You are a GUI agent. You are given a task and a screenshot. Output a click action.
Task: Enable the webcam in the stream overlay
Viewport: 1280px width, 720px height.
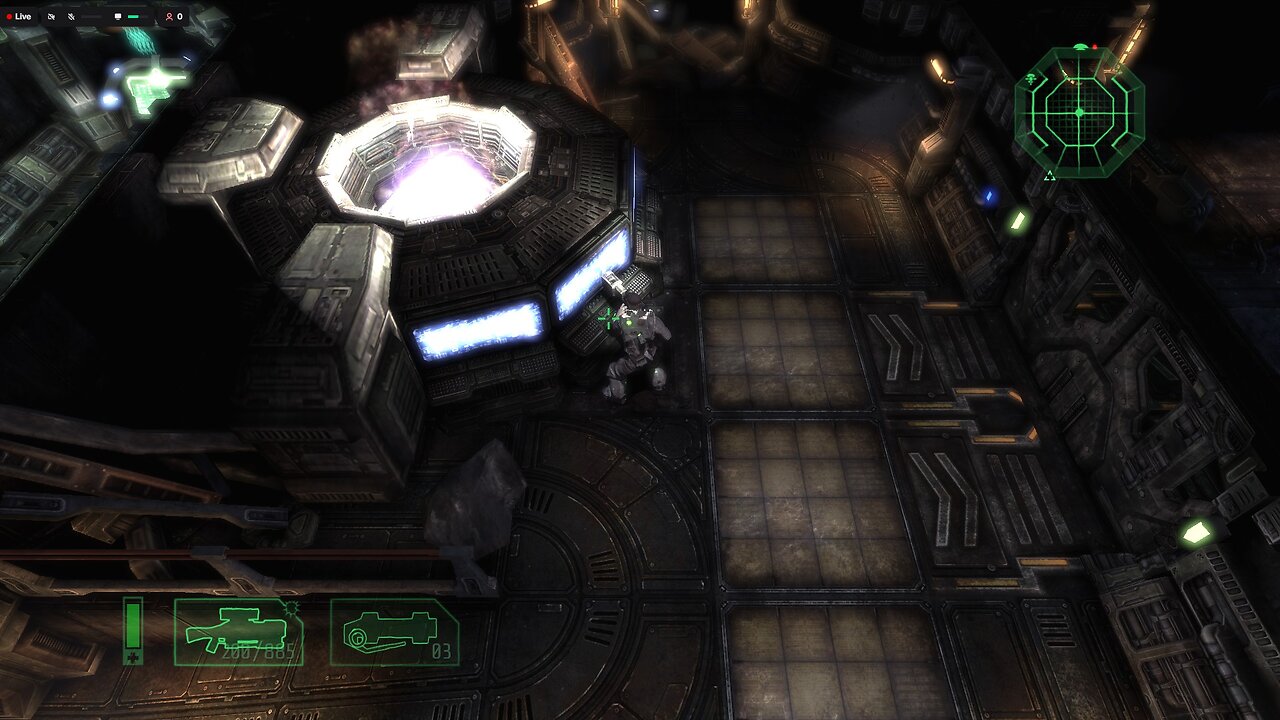click(x=51, y=16)
